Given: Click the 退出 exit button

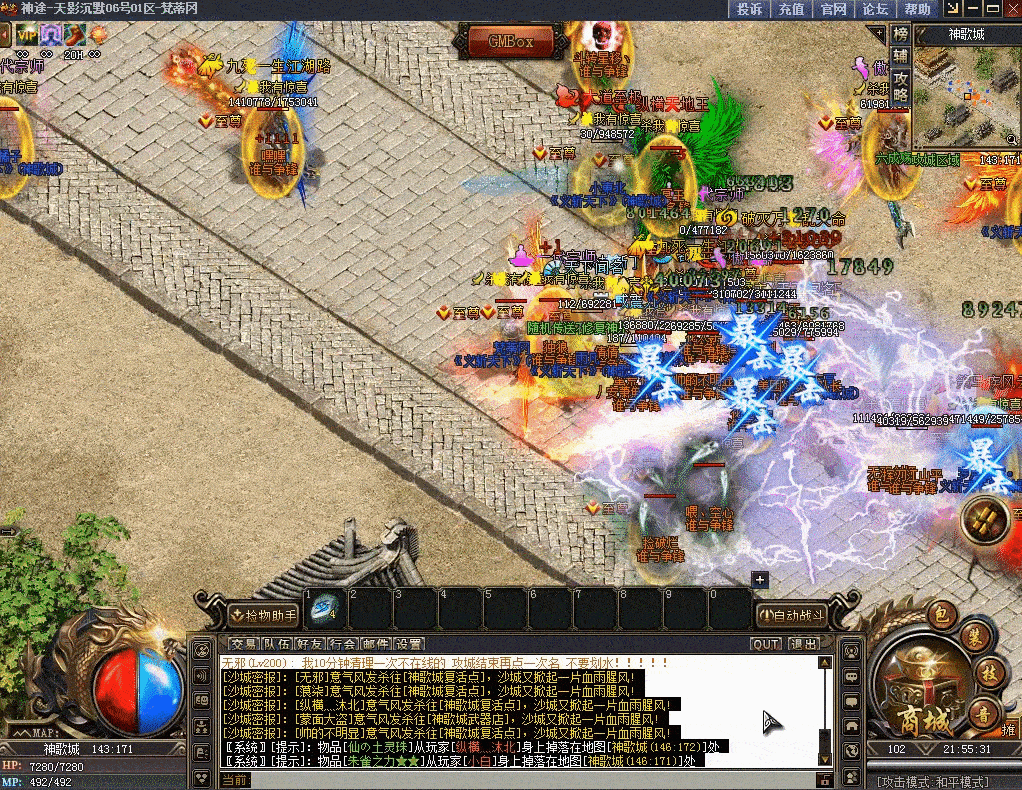Looking at the screenshot, I should [x=803, y=644].
